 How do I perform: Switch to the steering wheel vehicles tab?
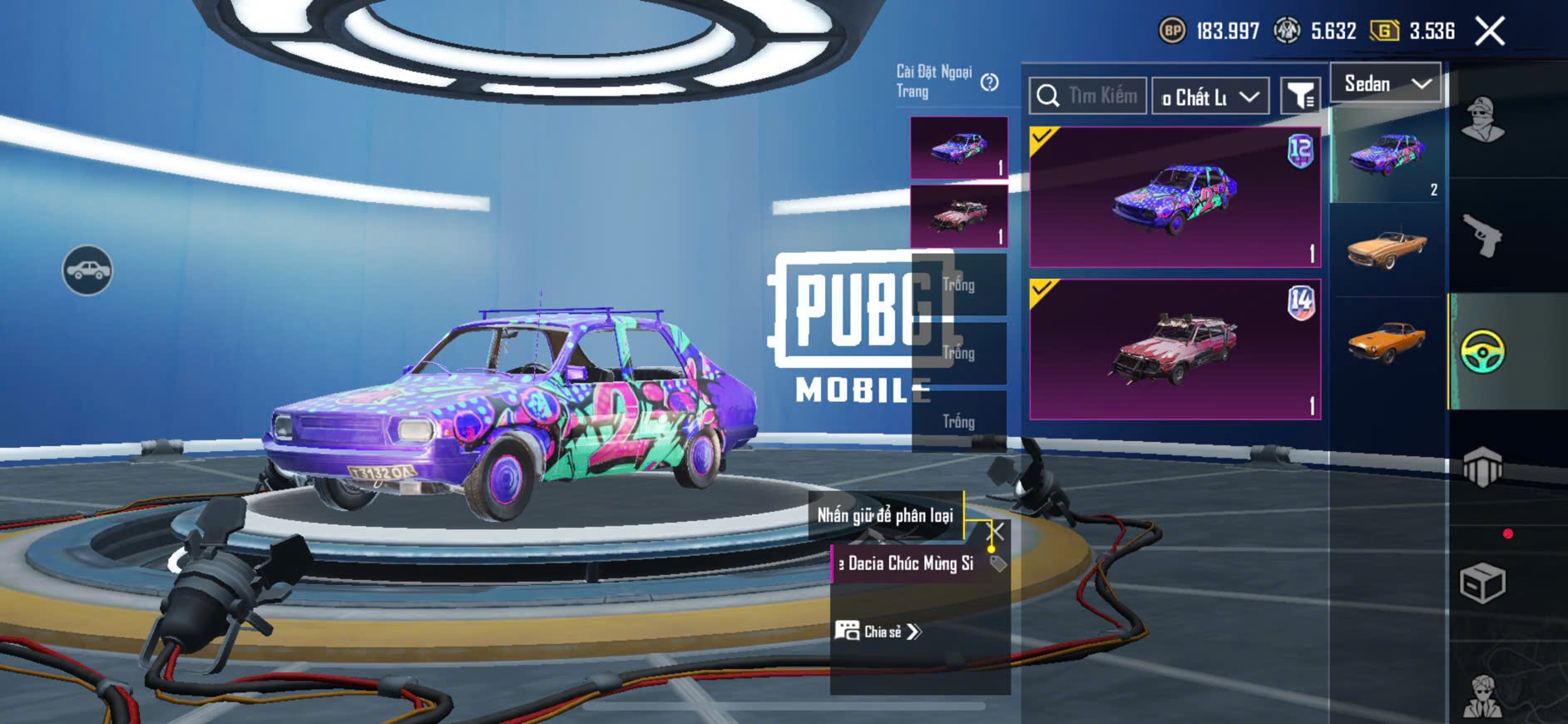click(x=1482, y=351)
